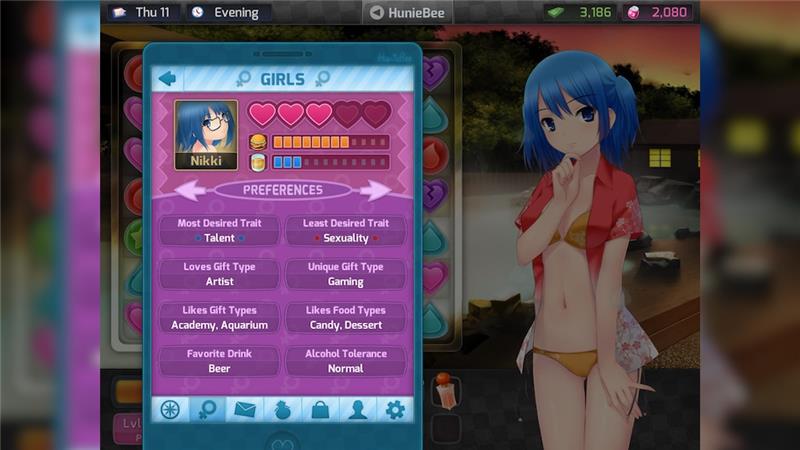The height and width of the screenshot is (450, 800).
Task: Open the gear settings tab
Action: [394, 409]
